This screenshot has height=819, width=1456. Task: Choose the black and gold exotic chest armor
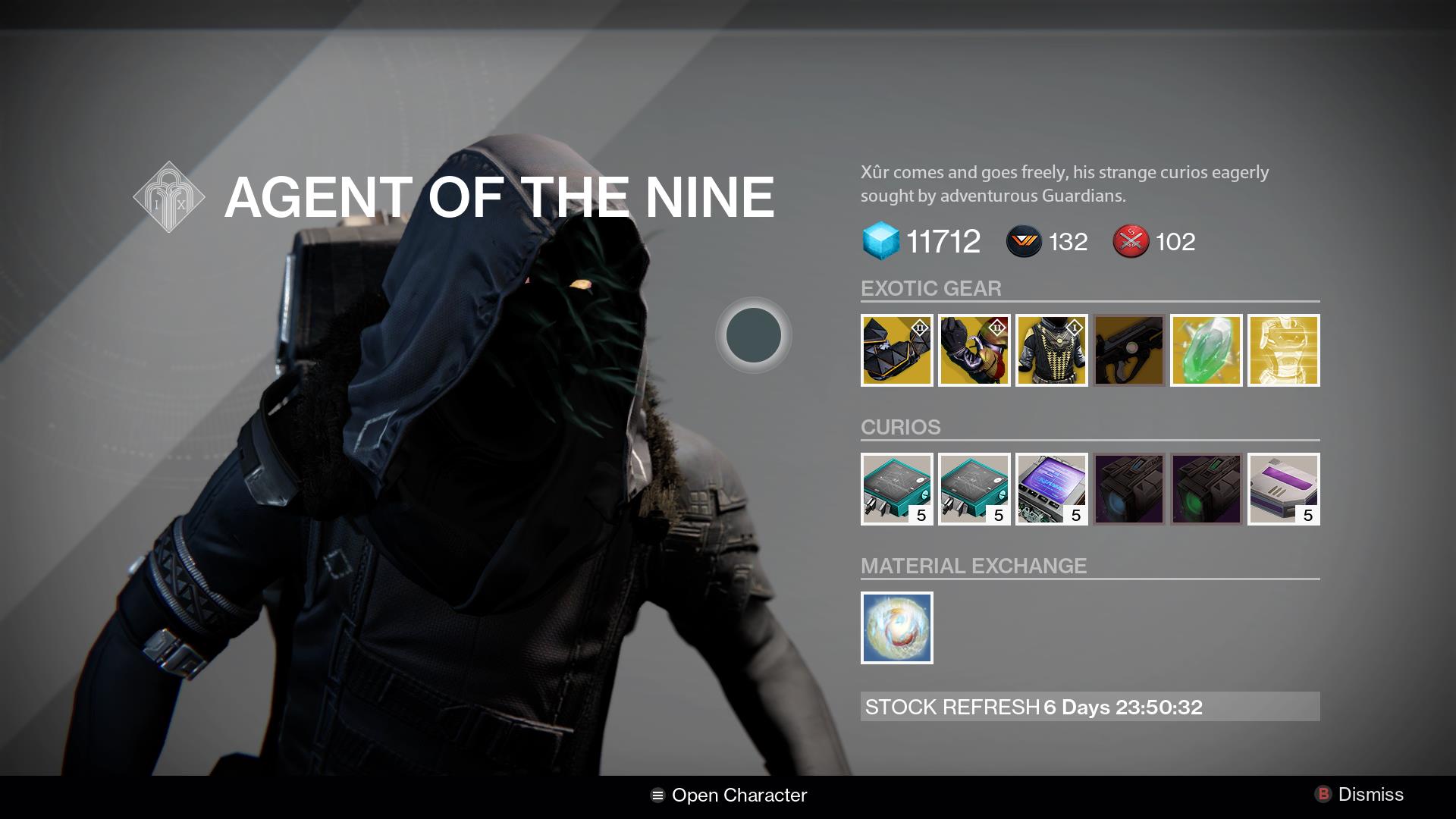pyautogui.click(x=1051, y=350)
